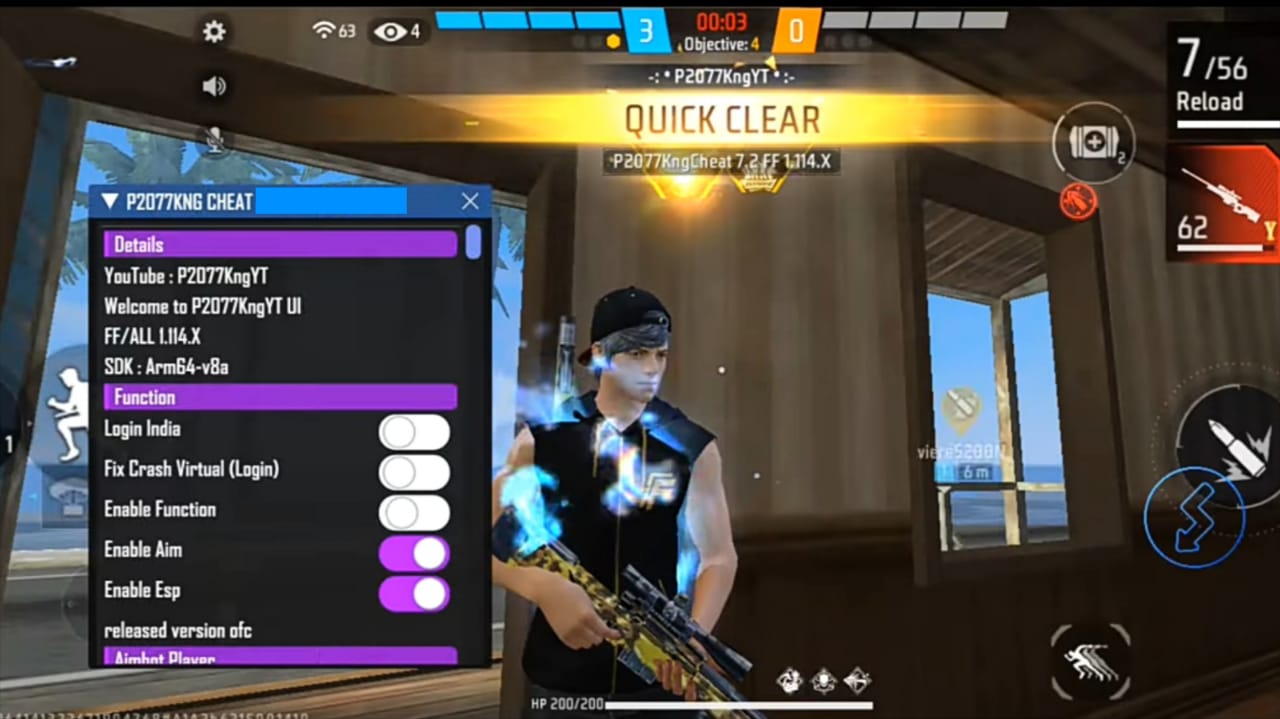Collapse the cheat panel title arrow
1280x719 pixels.
110,201
